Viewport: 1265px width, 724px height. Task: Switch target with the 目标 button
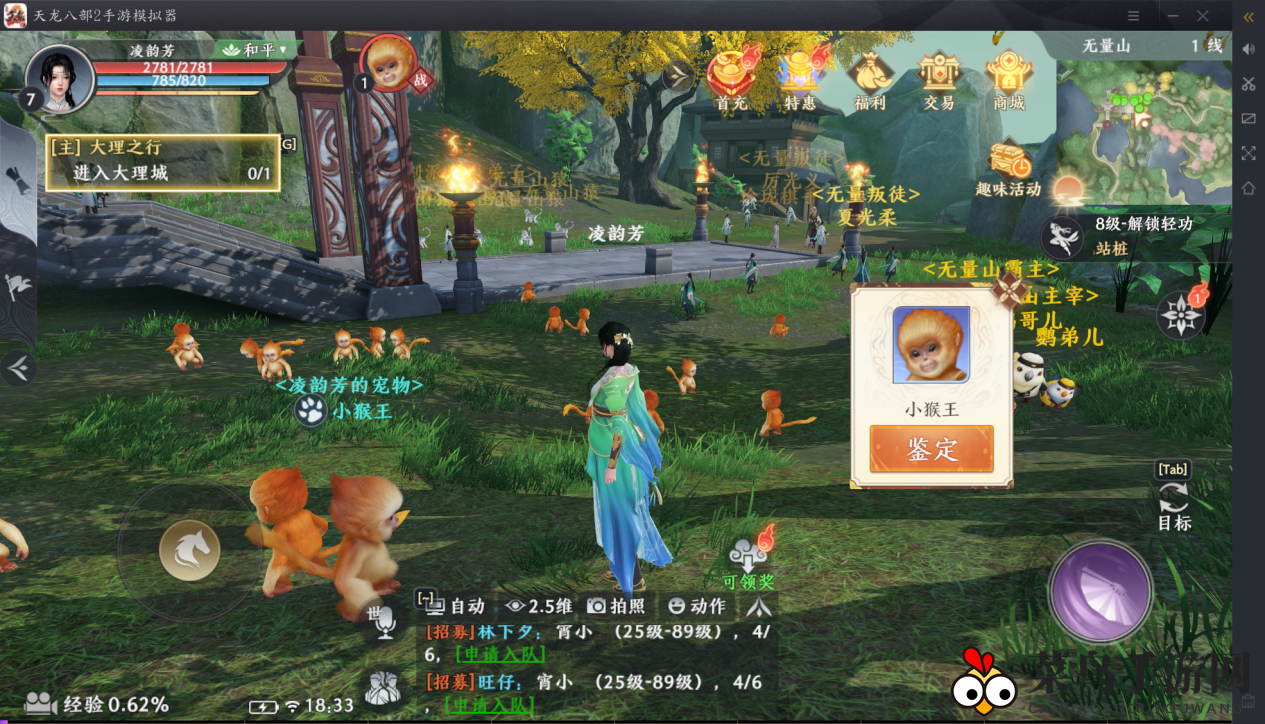(1174, 502)
